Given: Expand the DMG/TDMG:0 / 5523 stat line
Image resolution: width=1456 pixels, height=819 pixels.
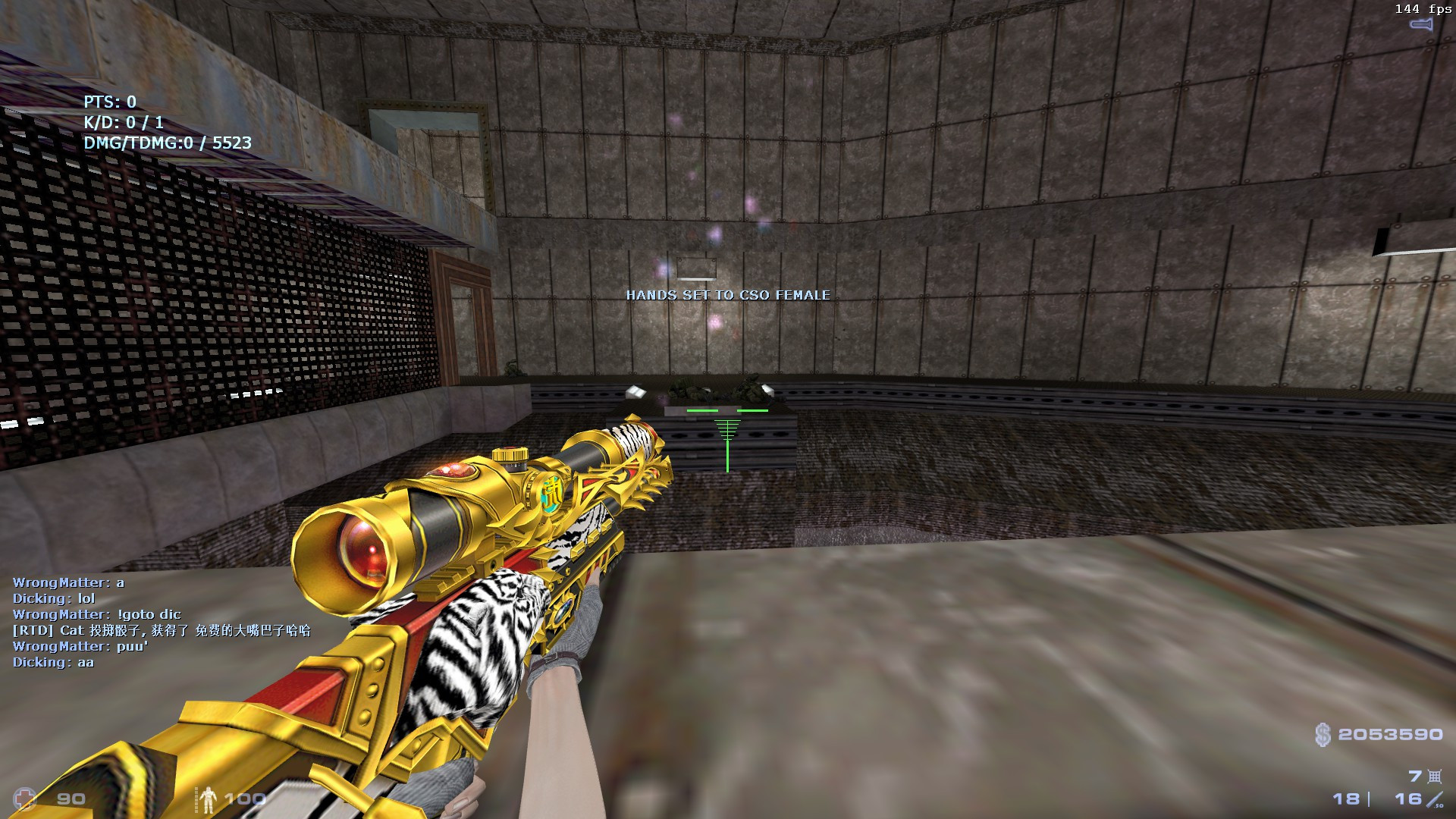Looking at the screenshot, I should [168, 143].
